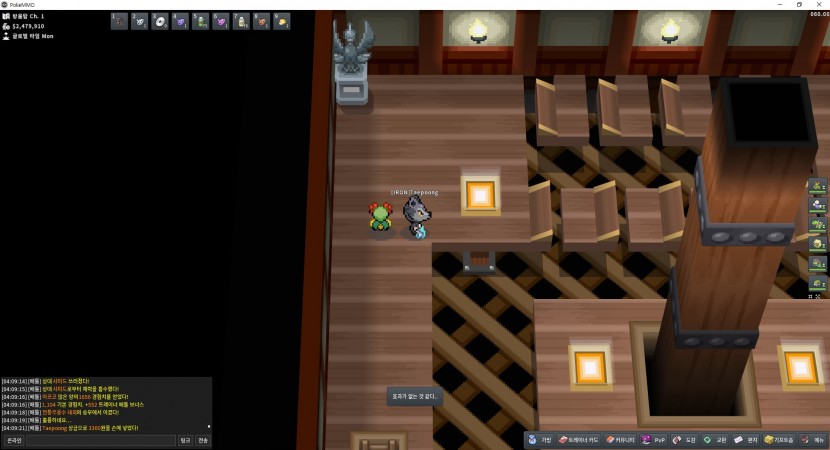Image resolution: width=830 pixels, height=450 pixels.
Task: Click the 링크 (link) chat button
Action: [x=185, y=440]
